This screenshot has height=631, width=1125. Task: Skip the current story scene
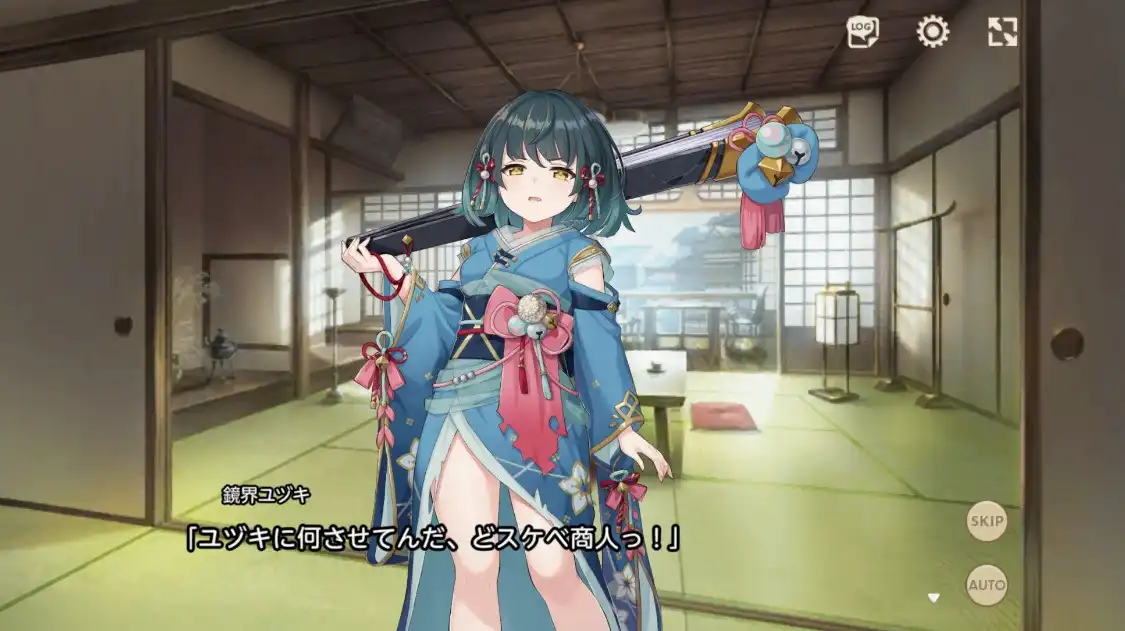click(987, 521)
